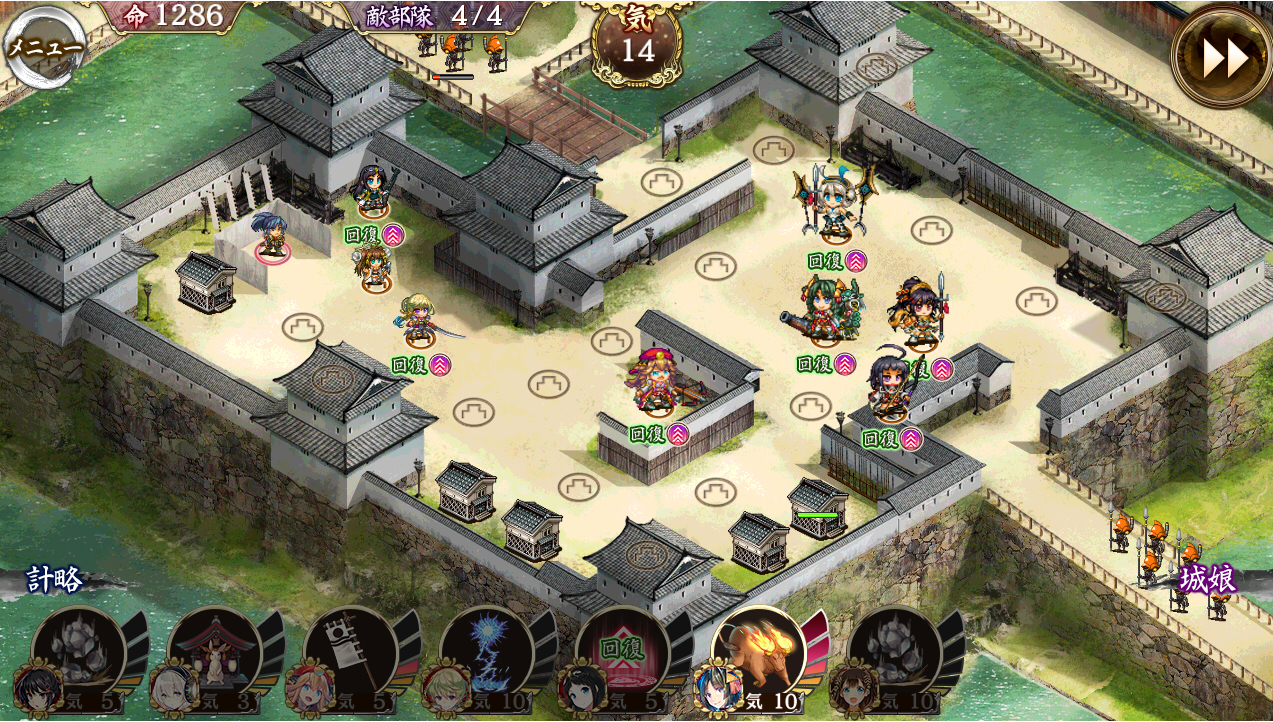Viewport: 1273px width, 722px height.
Task: Switch to the 城娘 unit panel
Action: pos(1207,580)
